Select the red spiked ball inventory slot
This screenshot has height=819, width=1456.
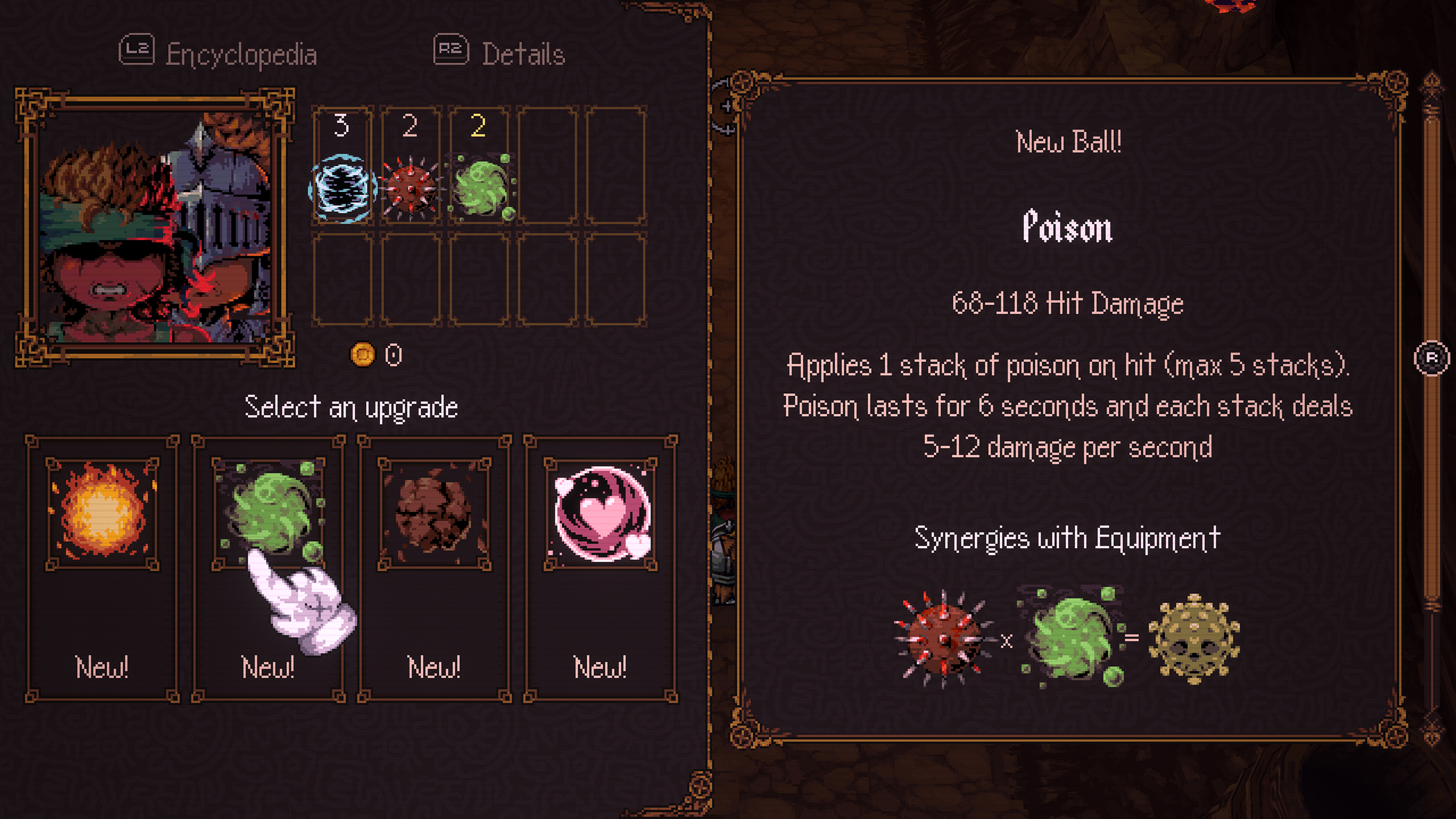pos(411,166)
